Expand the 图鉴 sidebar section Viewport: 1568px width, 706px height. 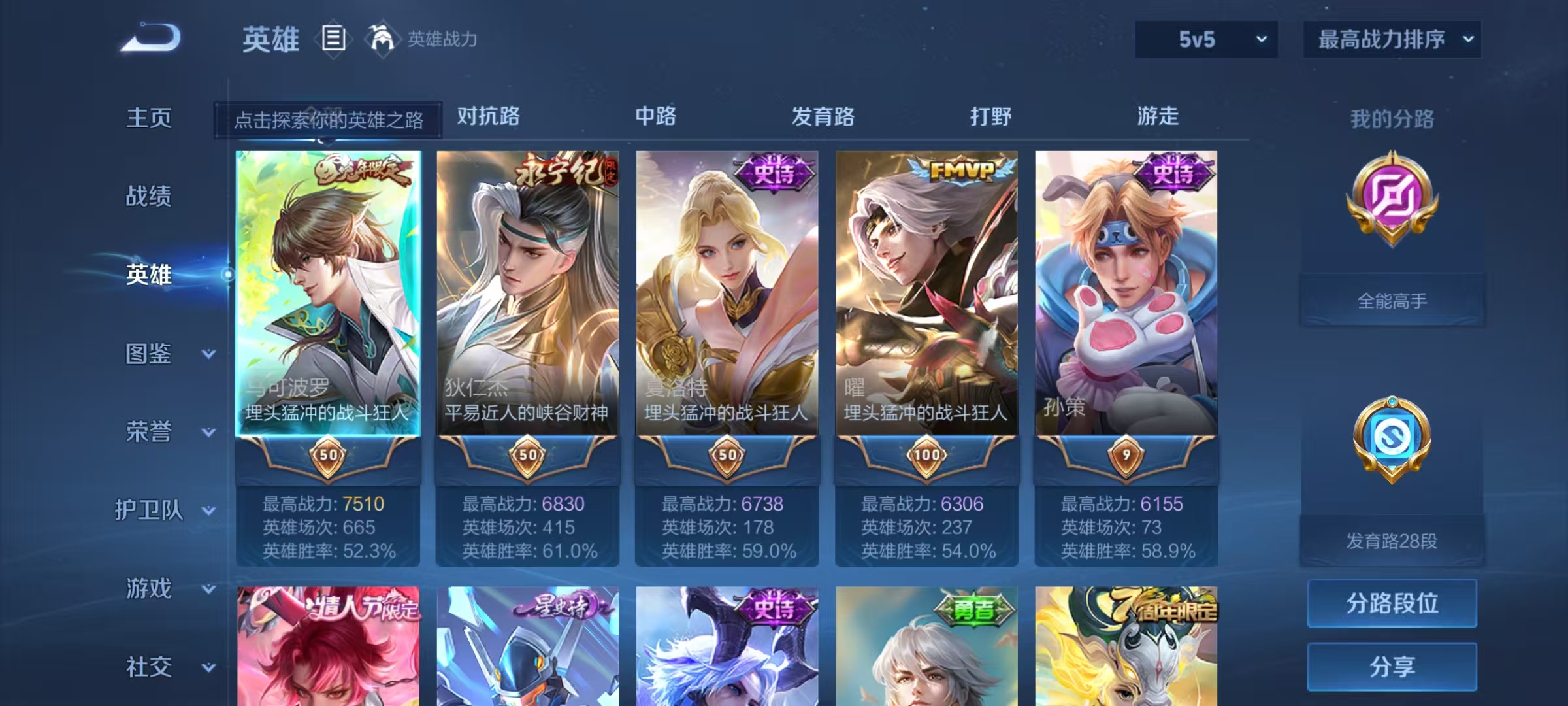point(149,354)
